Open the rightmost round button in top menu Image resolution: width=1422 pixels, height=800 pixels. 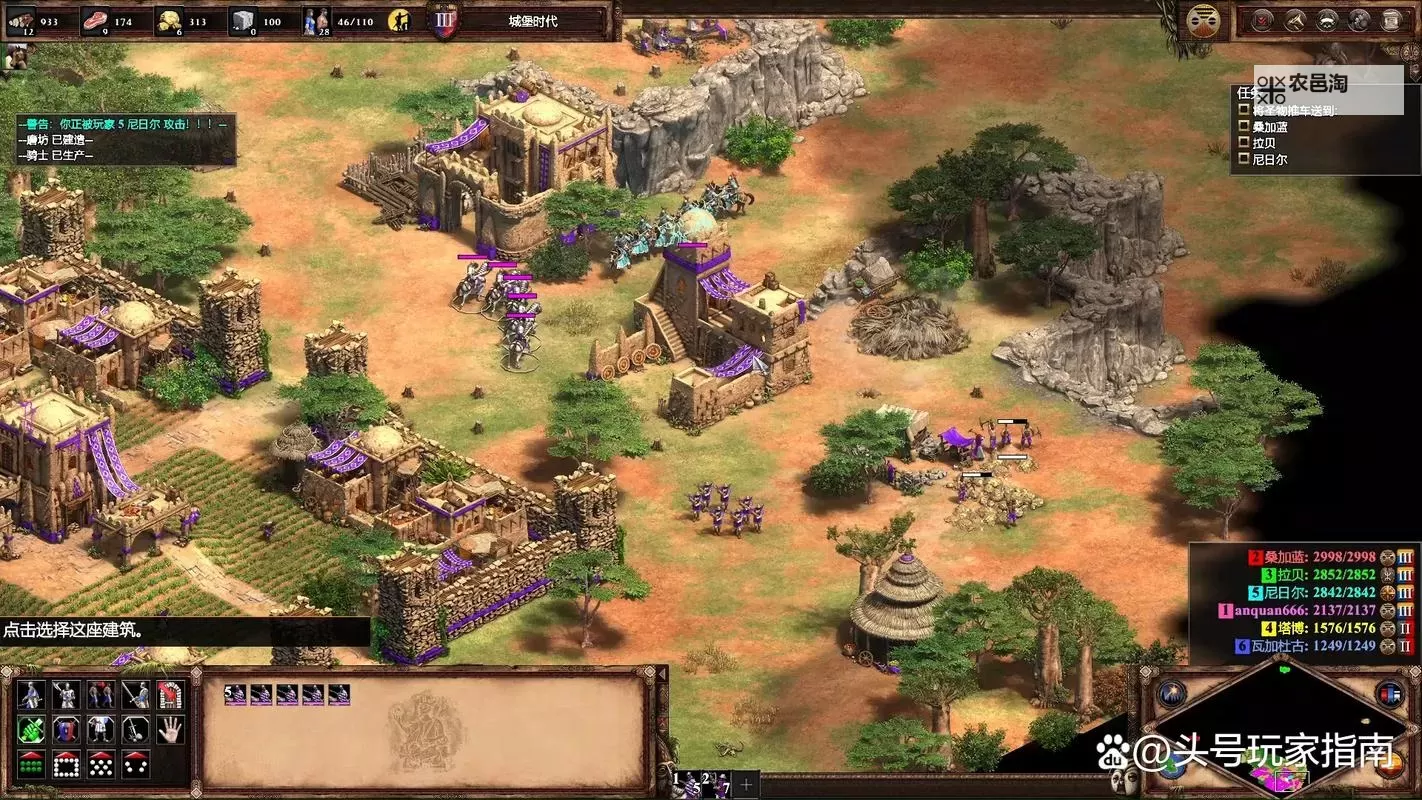(x=1391, y=19)
